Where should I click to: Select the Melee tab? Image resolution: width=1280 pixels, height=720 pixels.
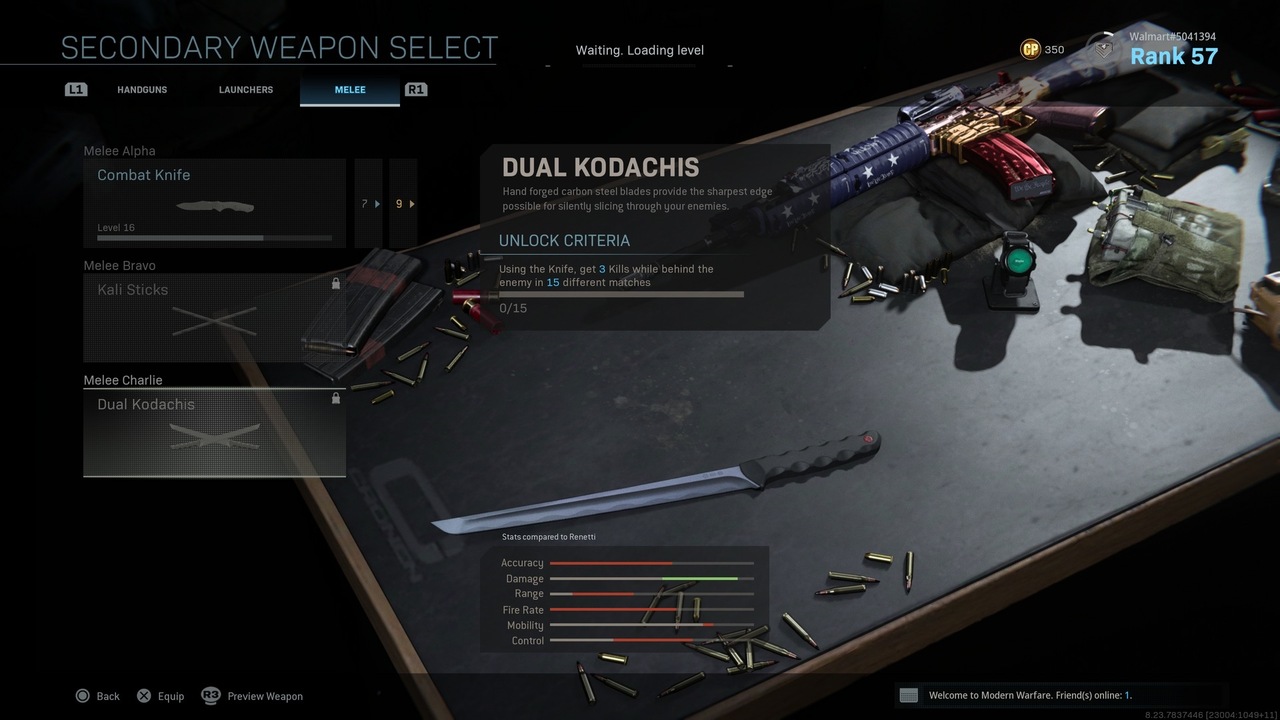349,90
